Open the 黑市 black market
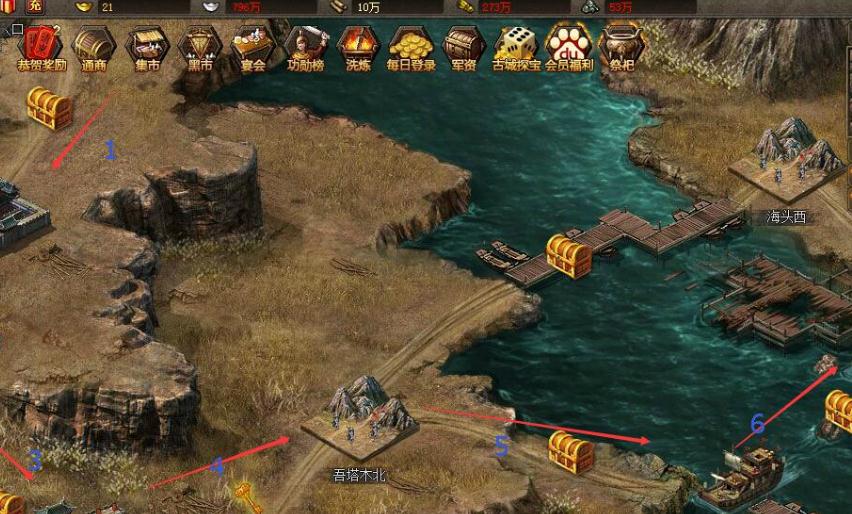The width and height of the screenshot is (852, 514). 200,45
